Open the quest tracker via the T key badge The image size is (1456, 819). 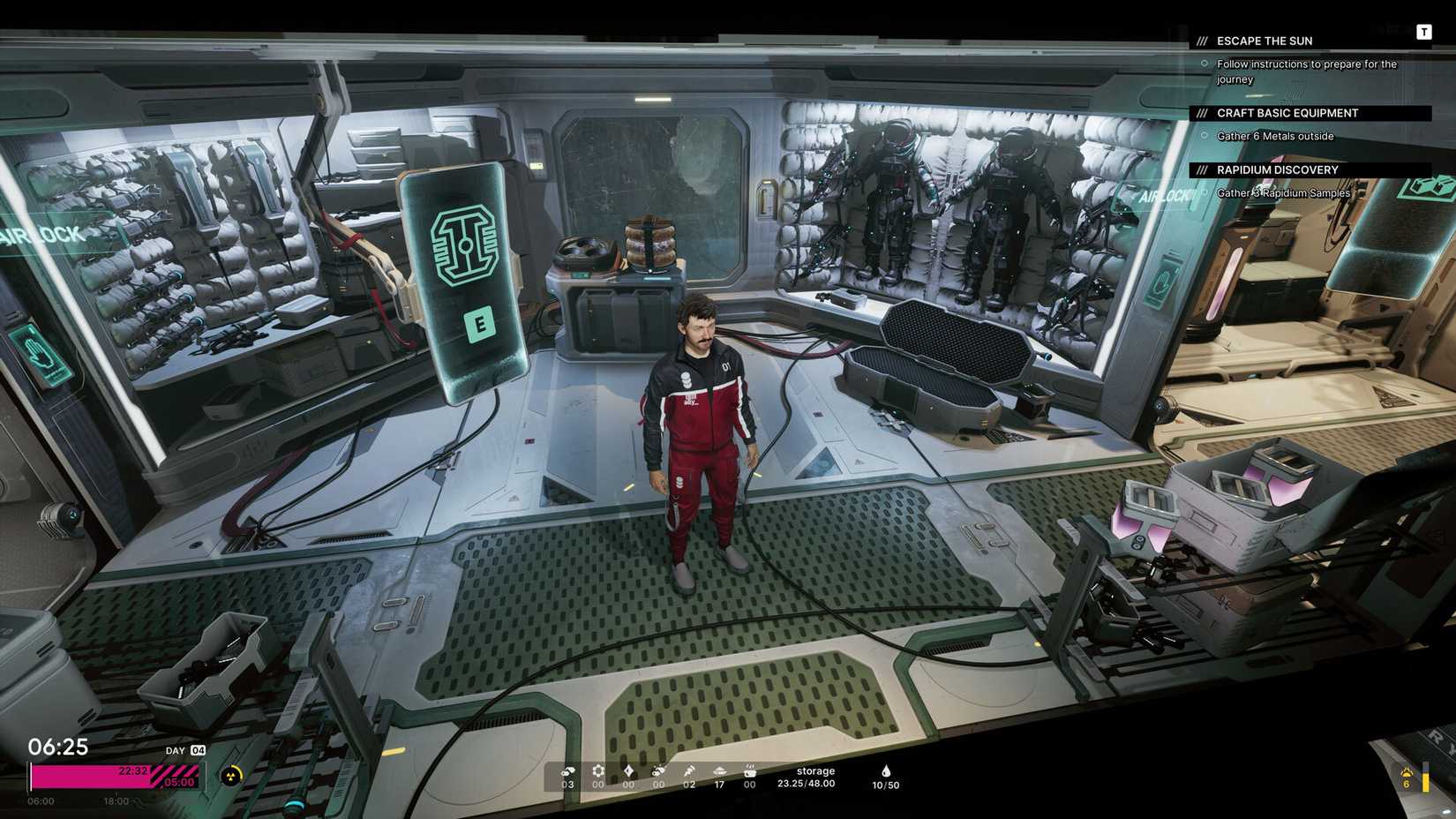click(1424, 32)
